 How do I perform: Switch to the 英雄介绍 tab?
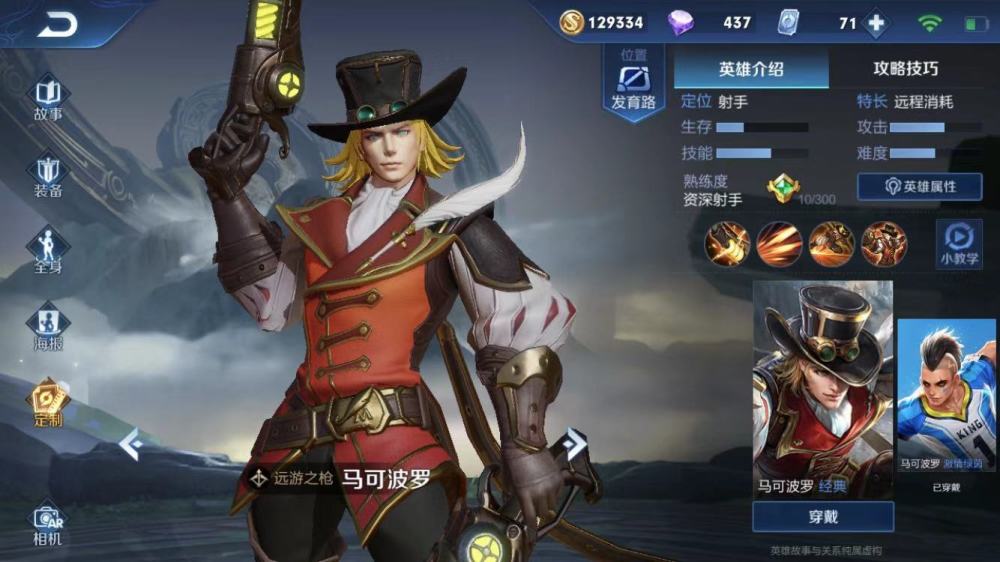click(x=751, y=69)
